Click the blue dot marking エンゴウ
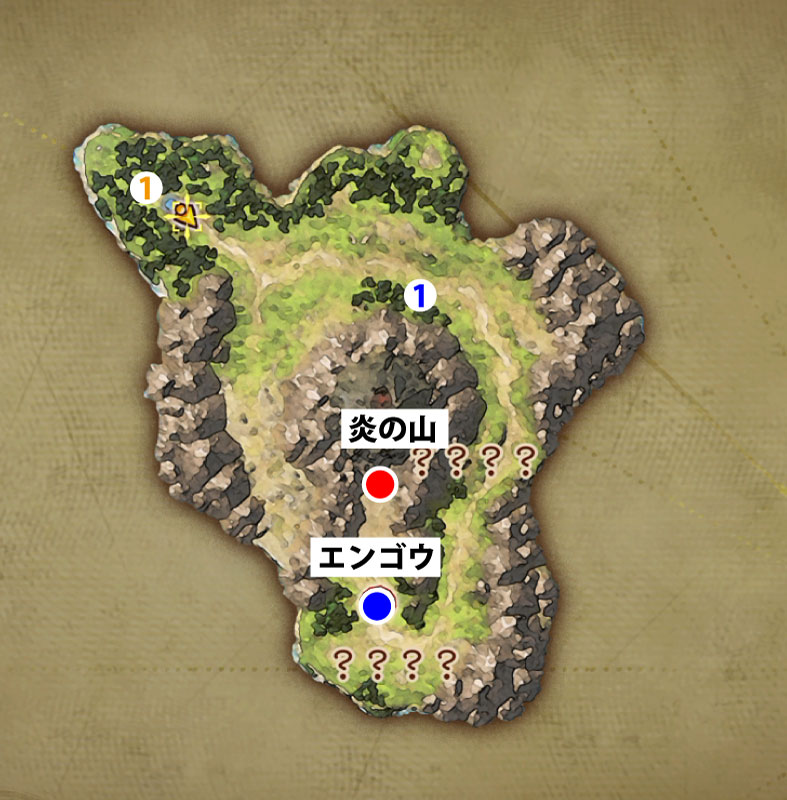 point(377,604)
